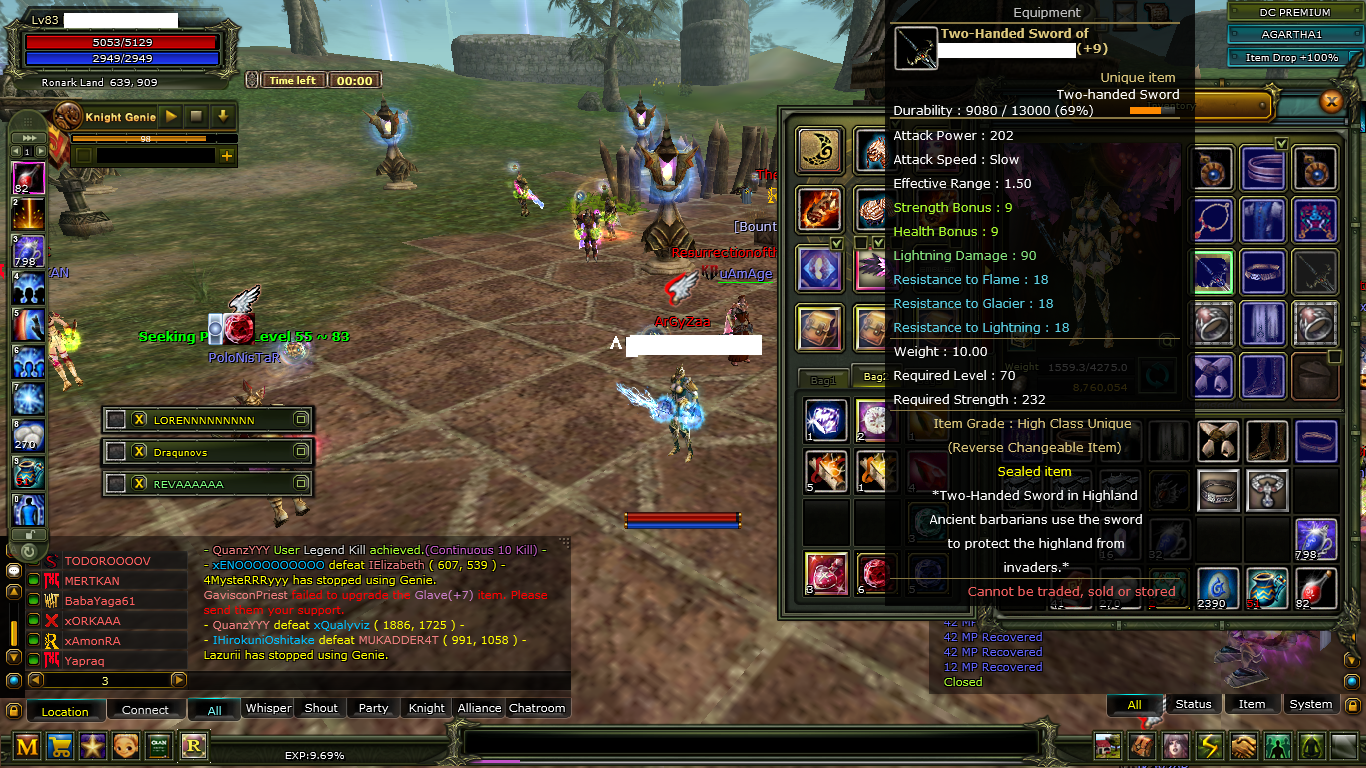Click the Knight Genie progress bar showing 98

(x=145, y=139)
